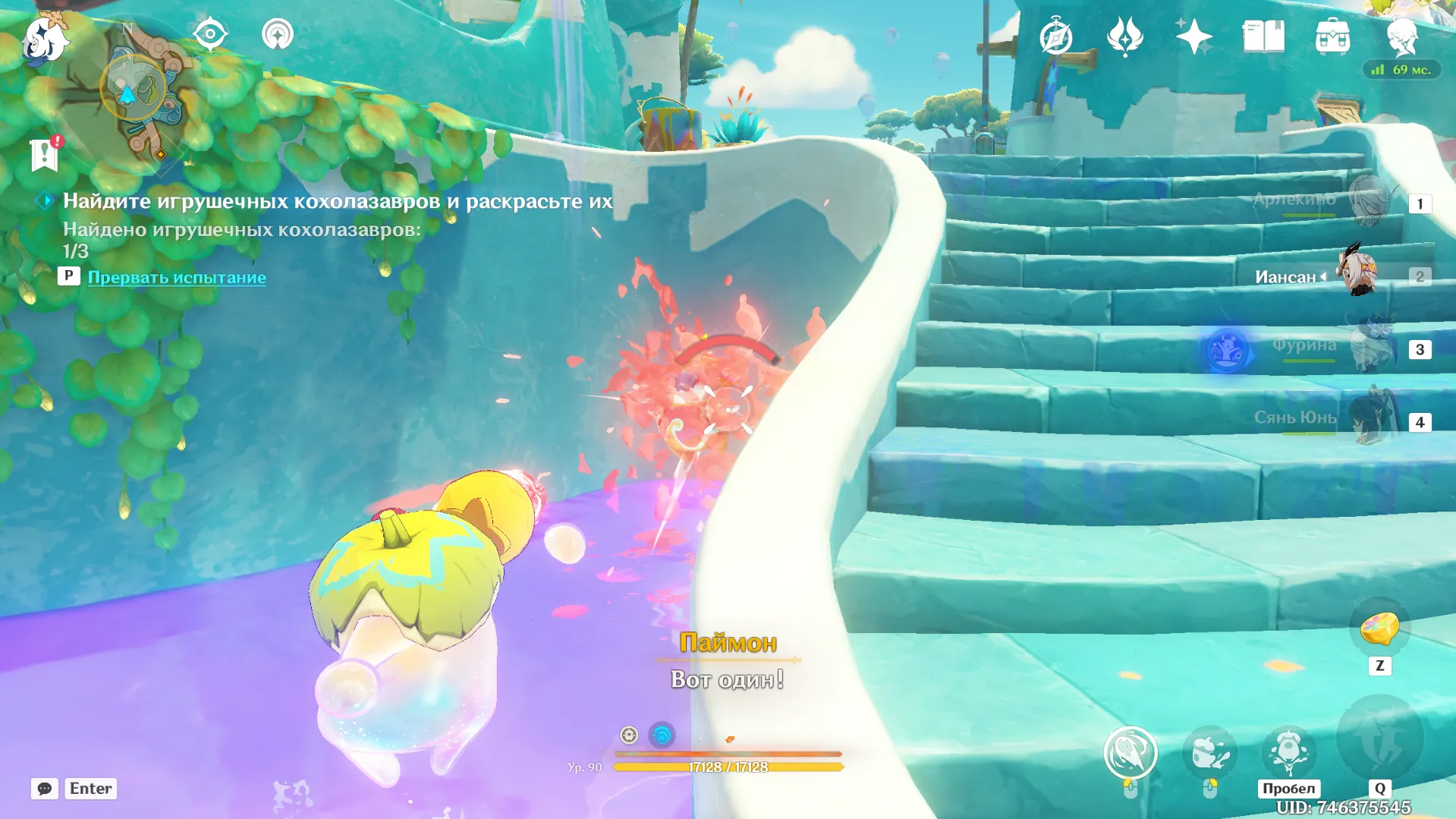Open the events flame icon
The width and height of the screenshot is (1456, 819).
click(x=1125, y=36)
